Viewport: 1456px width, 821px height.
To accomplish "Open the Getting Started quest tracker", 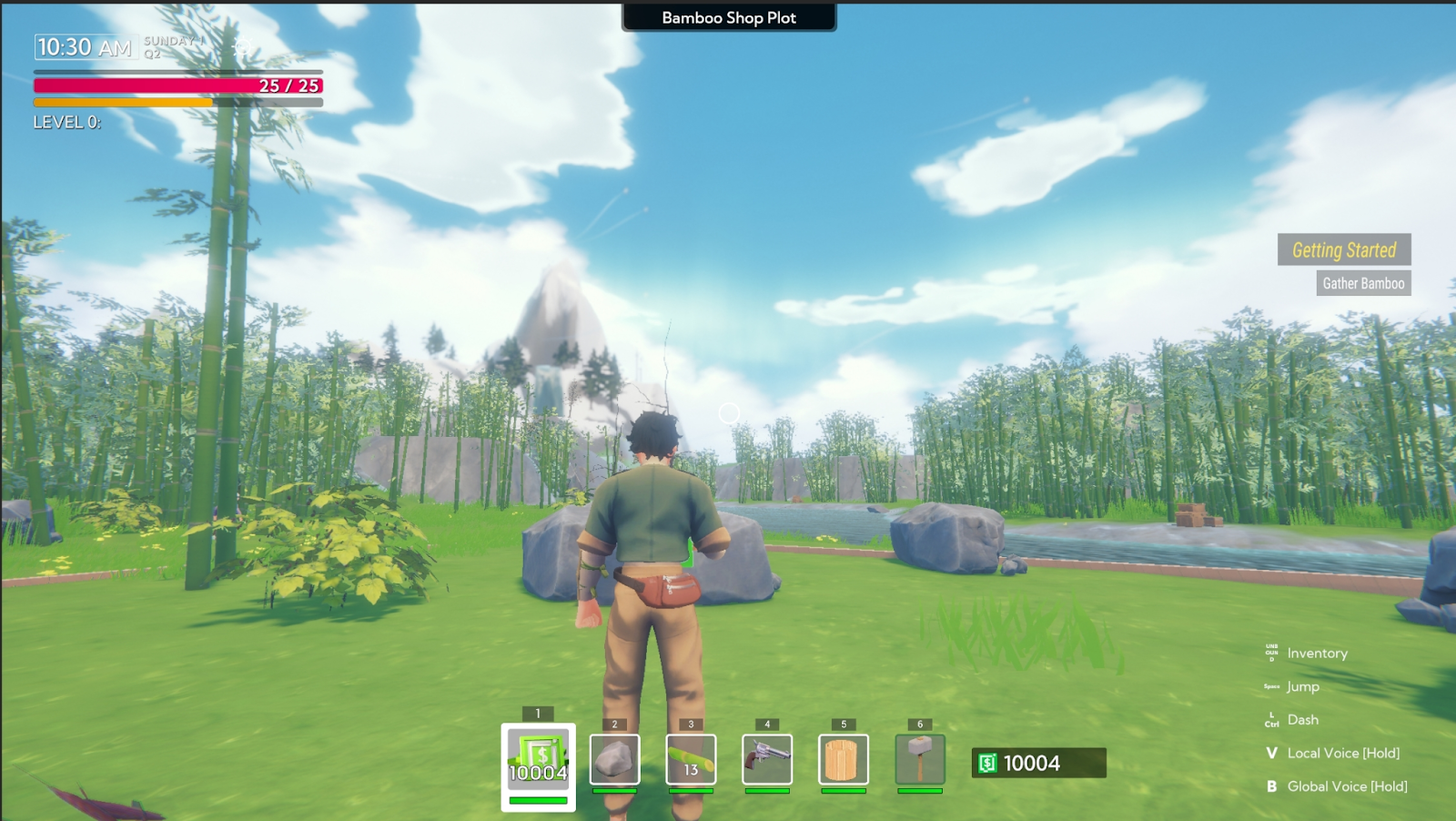I will (x=1344, y=249).
